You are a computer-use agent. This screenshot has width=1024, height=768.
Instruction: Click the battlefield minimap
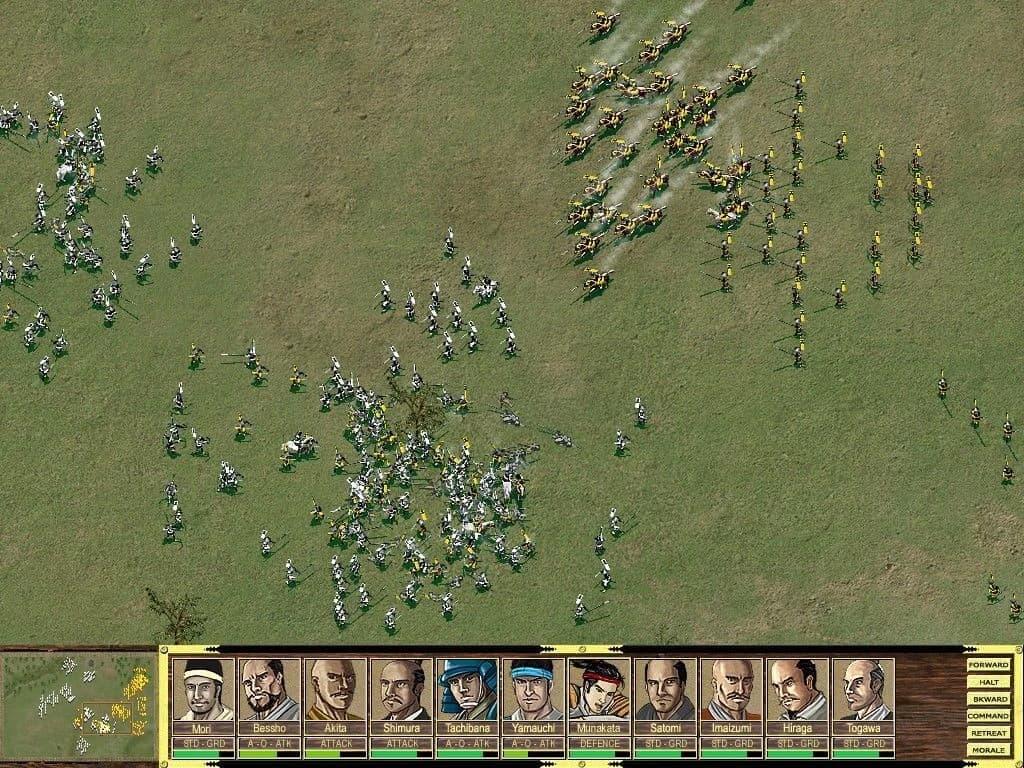(79, 706)
